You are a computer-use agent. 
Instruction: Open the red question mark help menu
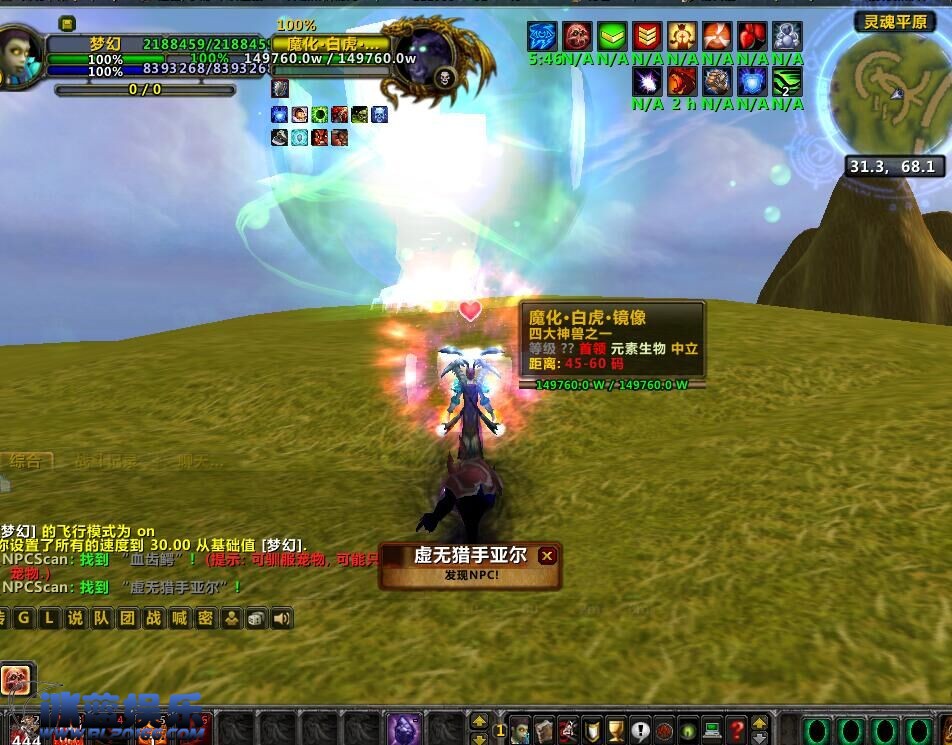[x=736, y=729]
